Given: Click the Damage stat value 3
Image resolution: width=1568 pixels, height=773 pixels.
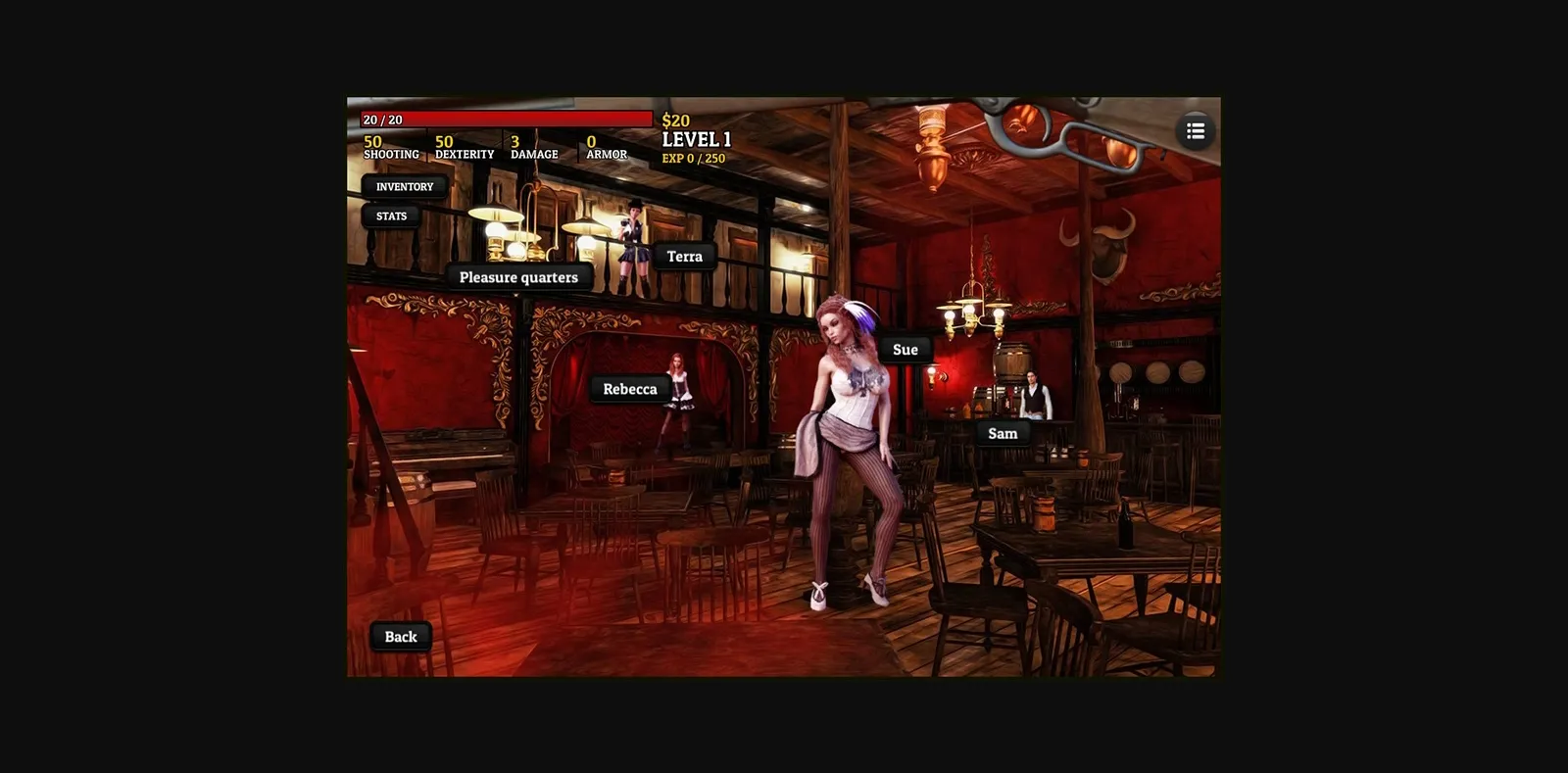Looking at the screenshot, I should click(x=514, y=142).
